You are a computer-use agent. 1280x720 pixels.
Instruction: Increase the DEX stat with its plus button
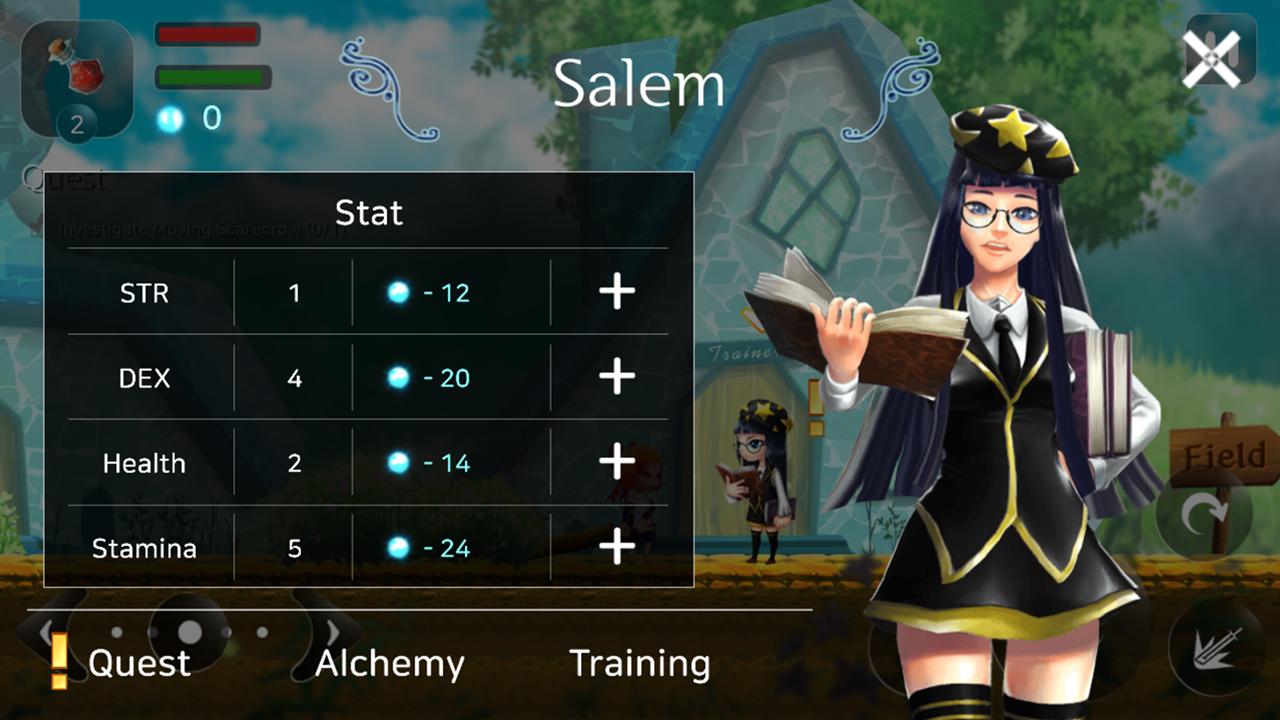pyautogui.click(x=616, y=377)
